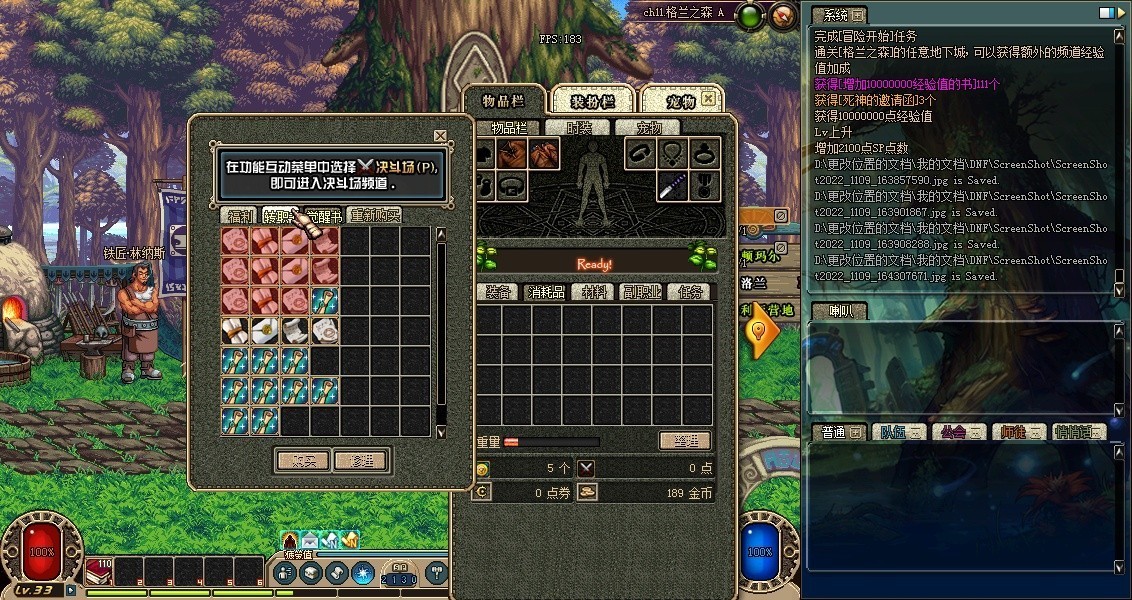This screenshot has height=600, width=1132.
Task: Click the 修理 repair button in shop
Action: pos(361,461)
